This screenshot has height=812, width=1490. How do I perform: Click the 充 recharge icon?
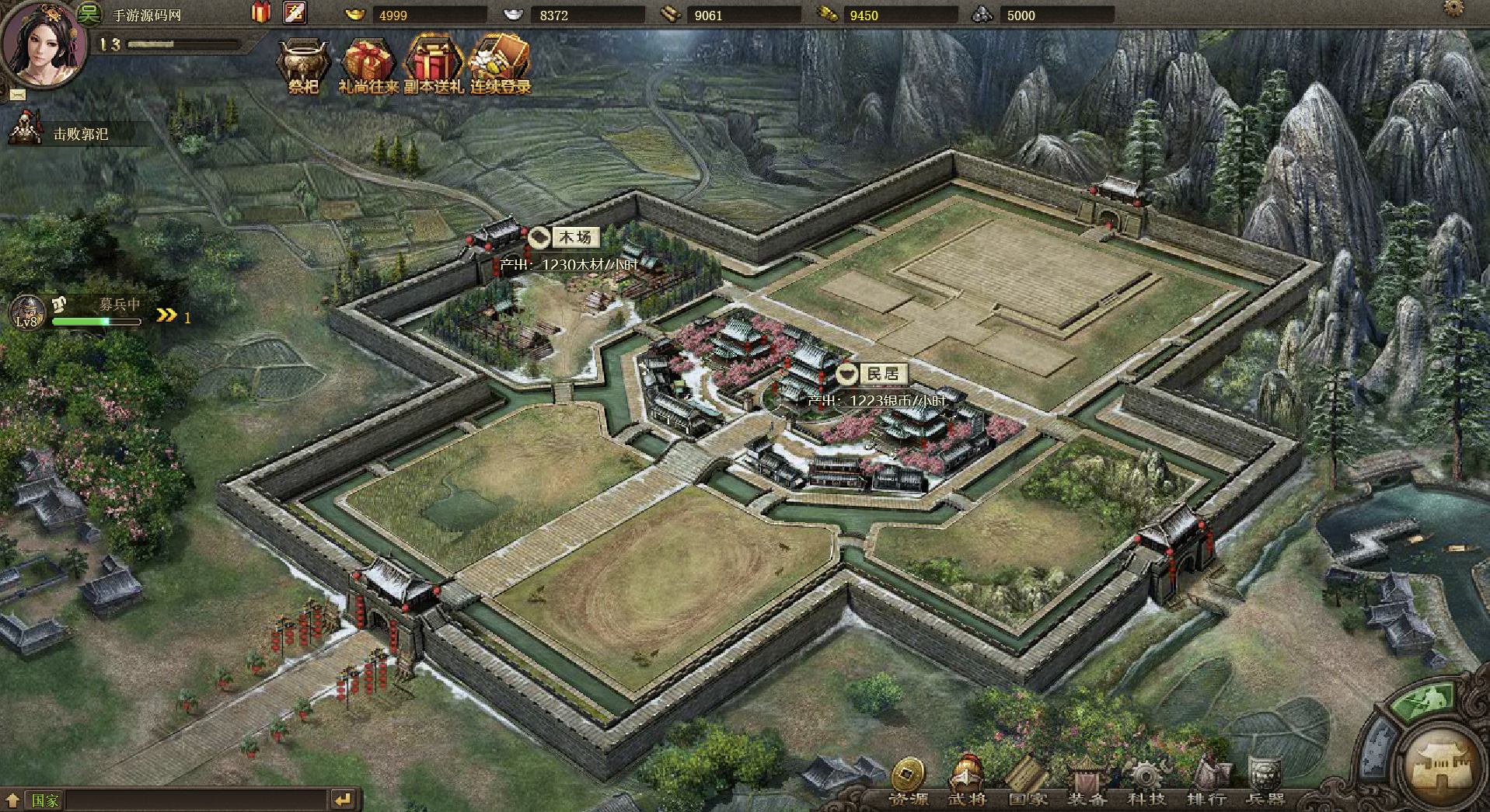click(295, 12)
